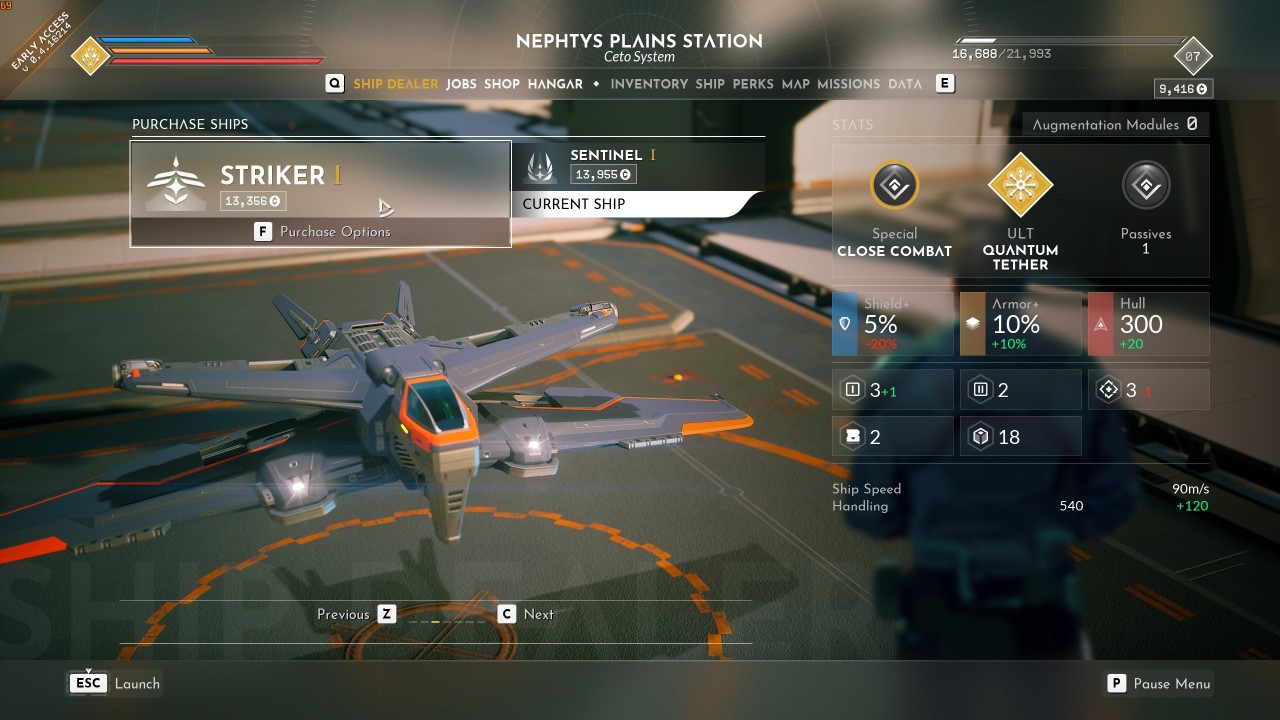This screenshot has width=1280, height=720.
Task: Inspect the Quantum Tether ULT icon
Action: [x=1020, y=186]
